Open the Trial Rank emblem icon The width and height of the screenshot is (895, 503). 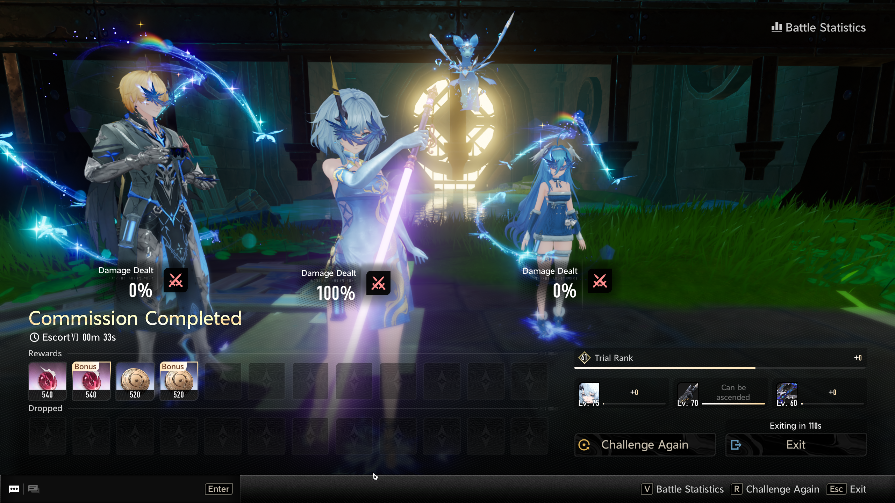tap(584, 358)
